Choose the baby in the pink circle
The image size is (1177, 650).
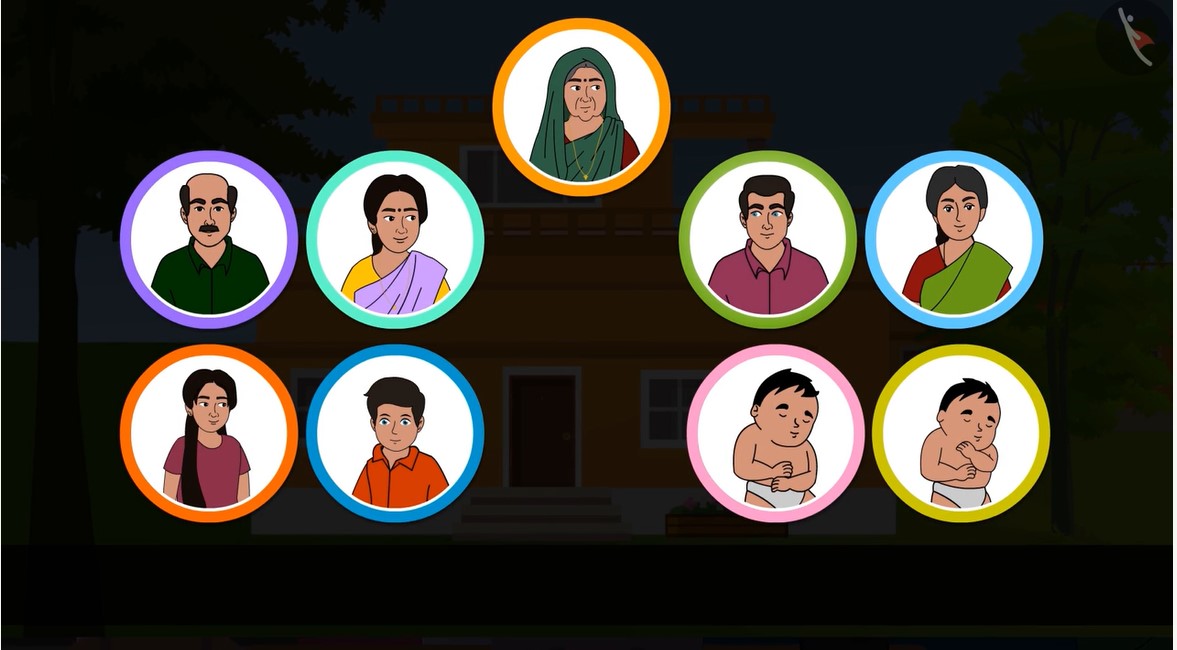[x=775, y=433]
